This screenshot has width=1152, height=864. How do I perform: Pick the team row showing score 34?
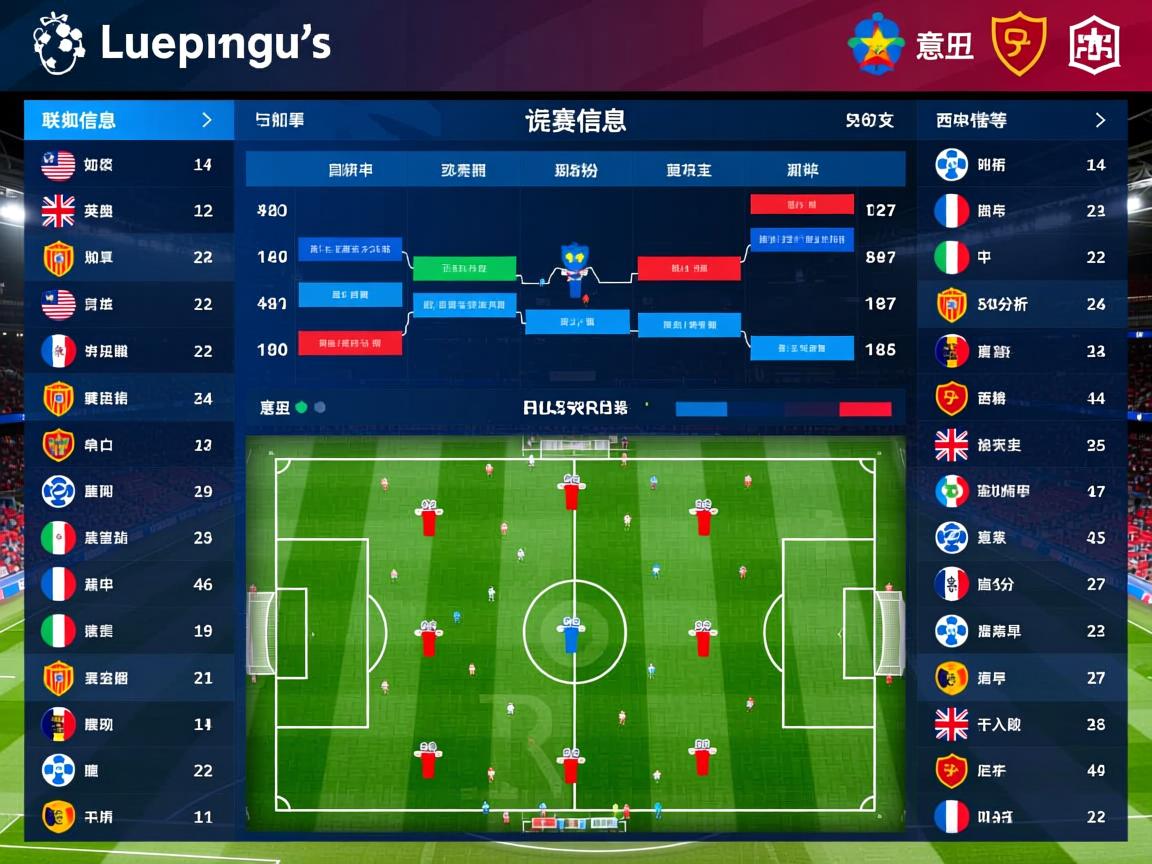click(x=128, y=398)
